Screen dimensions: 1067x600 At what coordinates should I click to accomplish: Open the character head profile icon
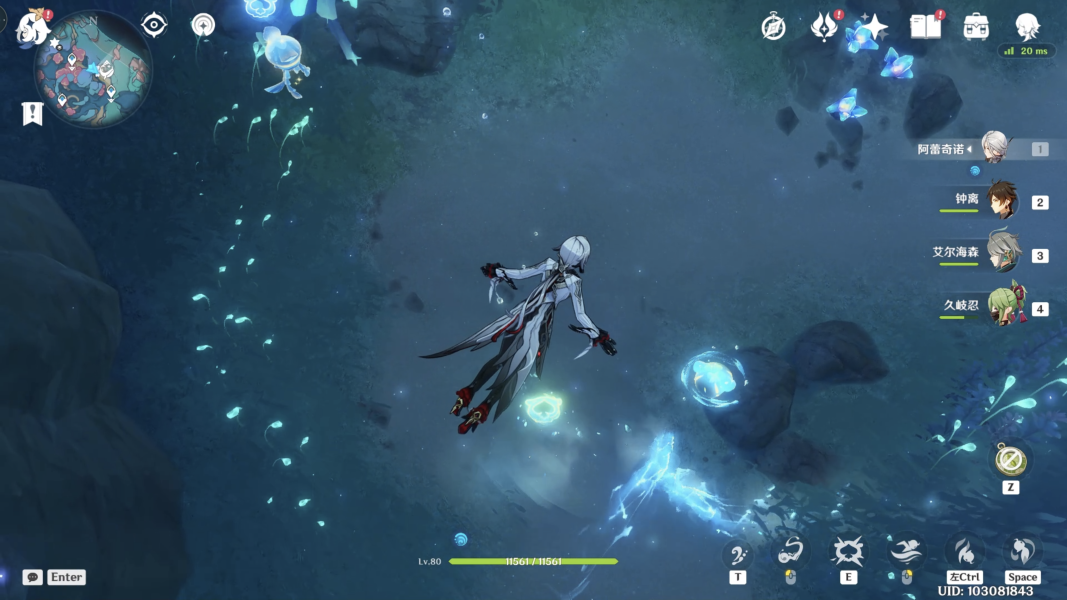1027,27
